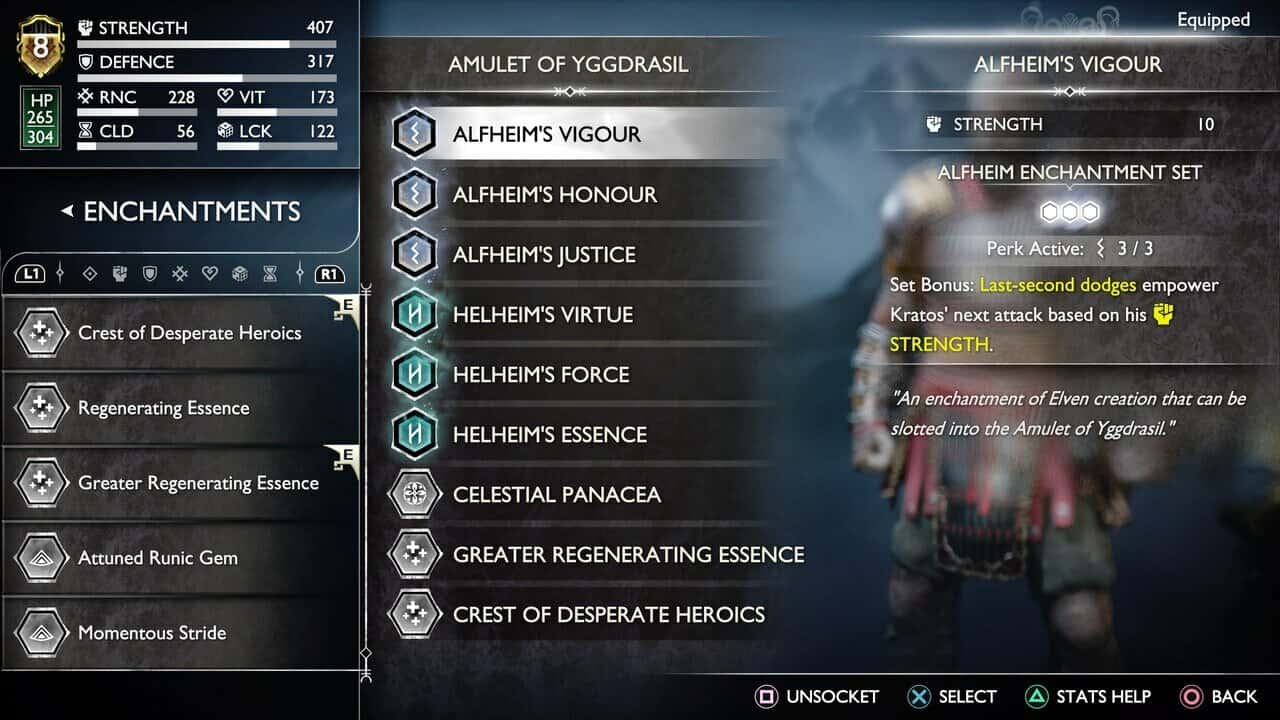Viewport: 1280px width, 720px height.
Task: Pick the Momentous Stride enchantment
Action: pyautogui.click(x=152, y=633)
